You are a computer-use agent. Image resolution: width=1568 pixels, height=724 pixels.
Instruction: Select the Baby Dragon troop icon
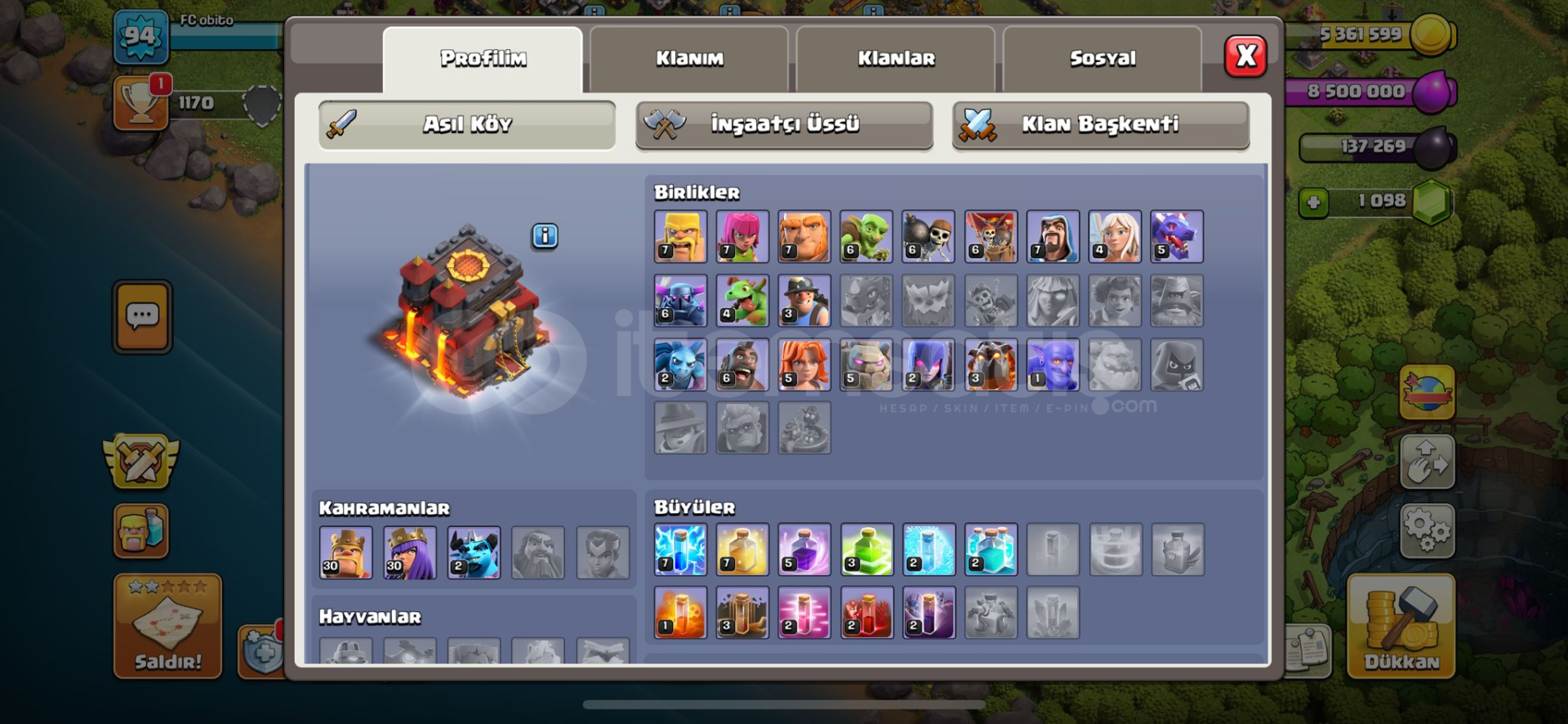pyautogui.click(x=742, y=301)
